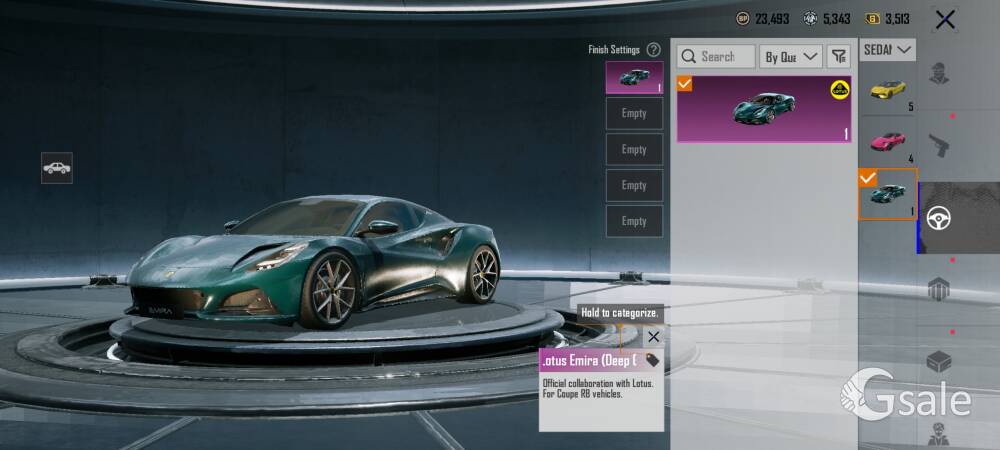Select the large Lotus Emira skin card
Screen dimensions: 1000x450
click(764, 109)
